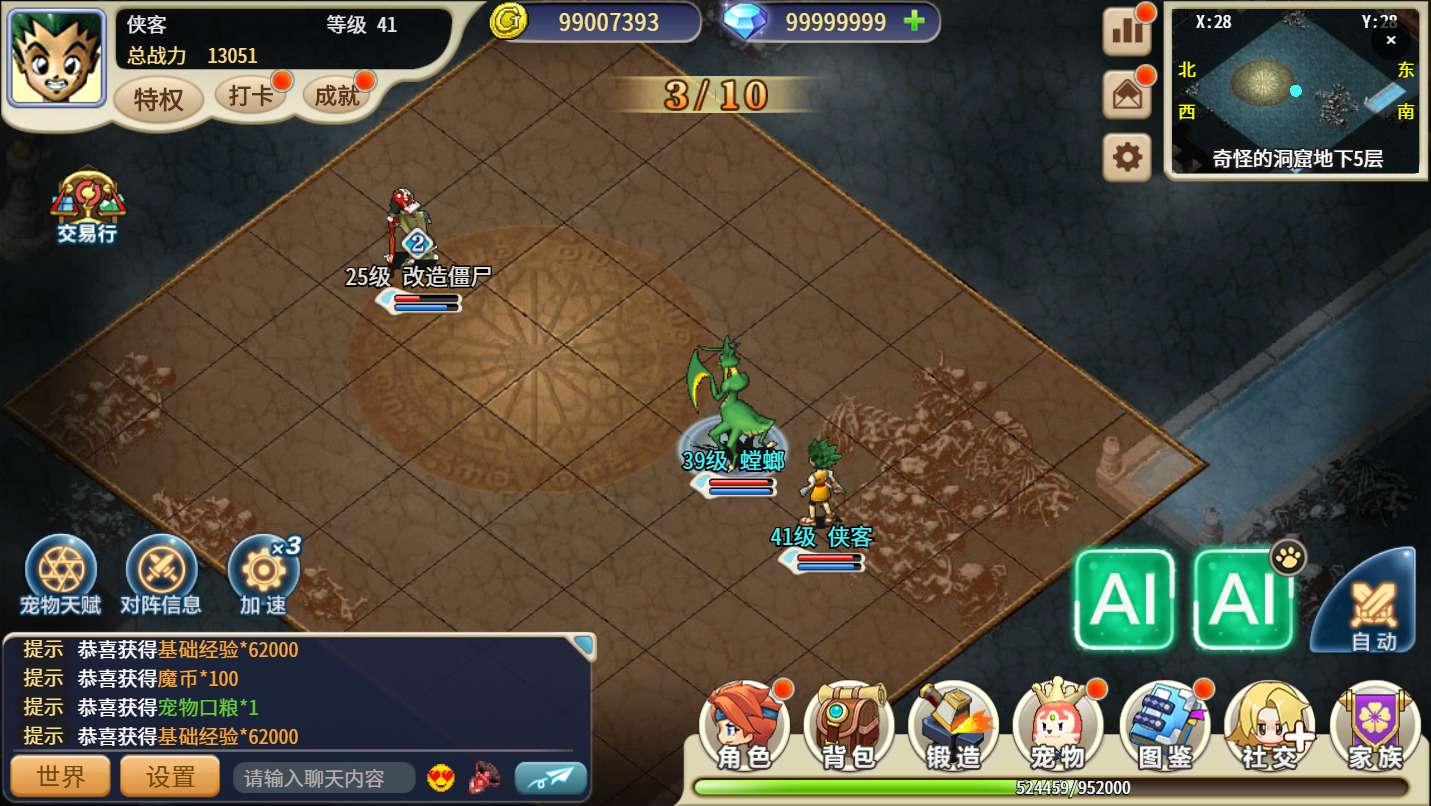Viewport: 1431px width, 806px height.
Task: Open the ranking bar chart icon
Action: [x=1127, y=31]
